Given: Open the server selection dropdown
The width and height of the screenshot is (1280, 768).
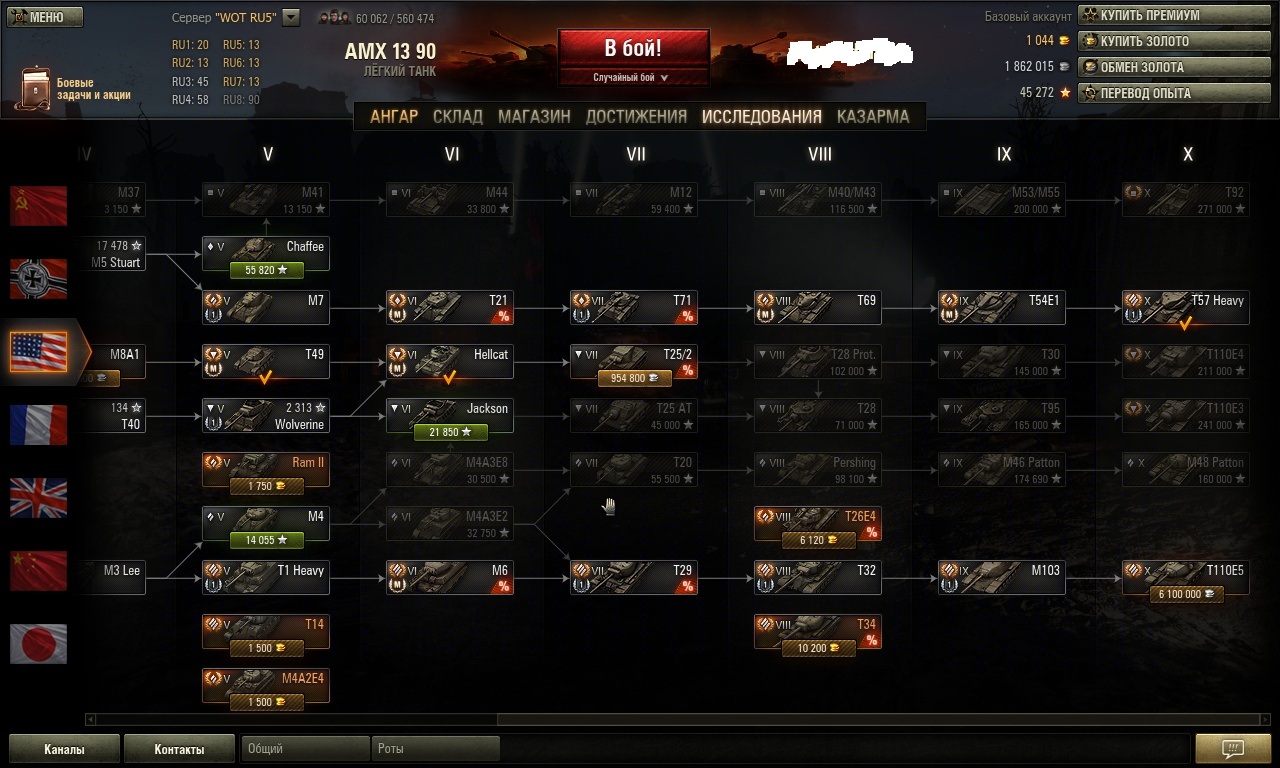Looking at the screenshot, I should (291, 17).
